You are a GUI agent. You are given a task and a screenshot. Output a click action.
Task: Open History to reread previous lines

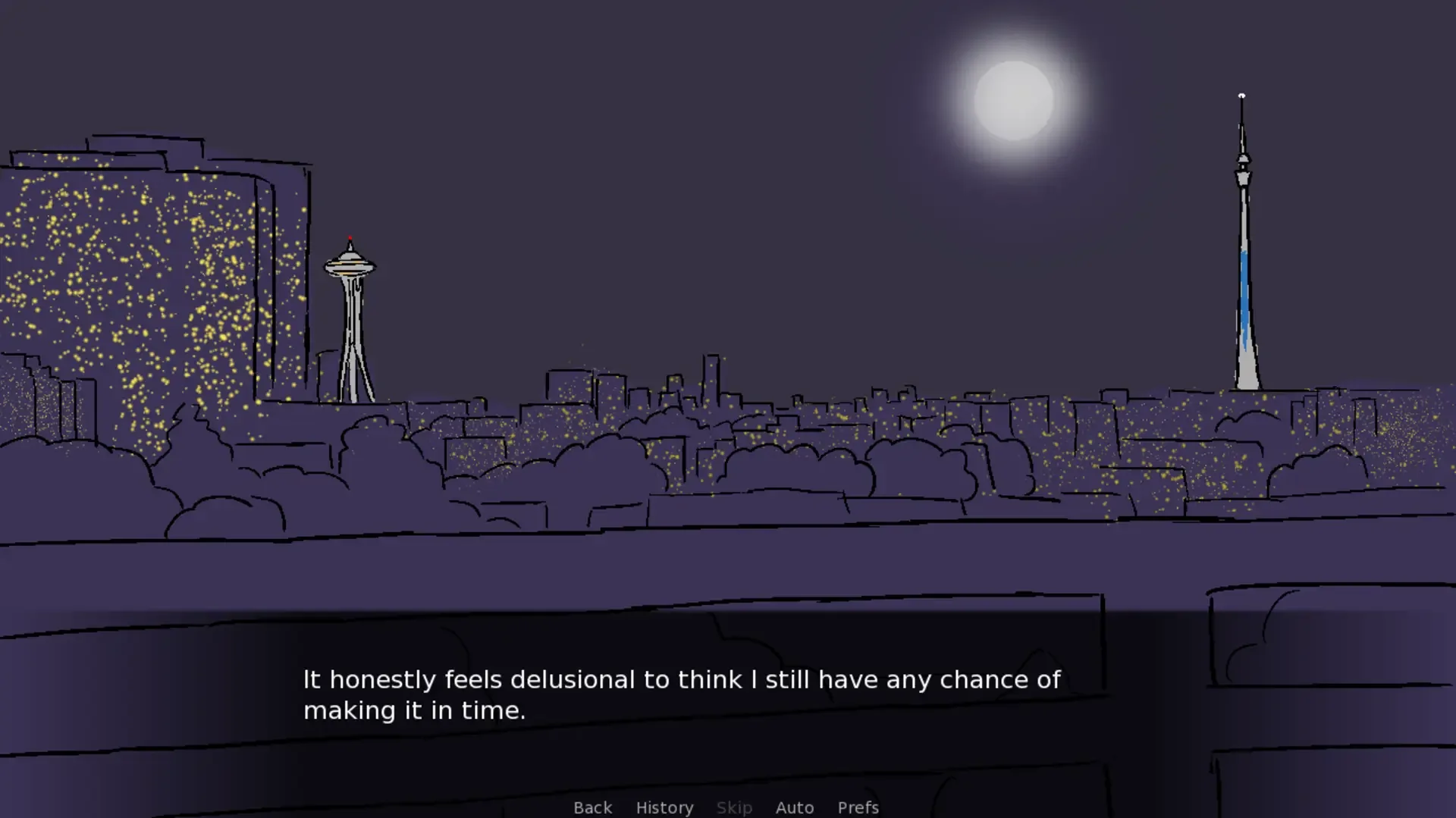click(x=664, y=807)
